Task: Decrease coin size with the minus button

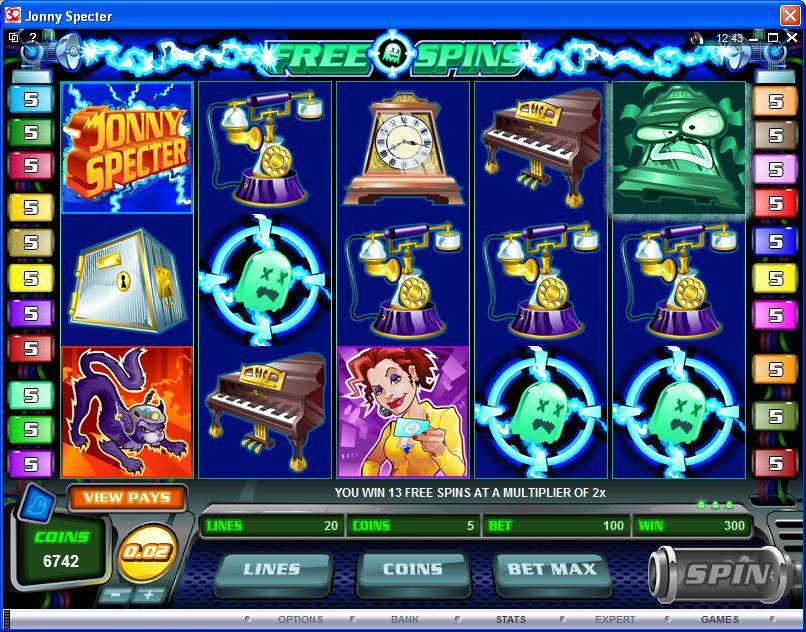Action: tap(114, 595)
